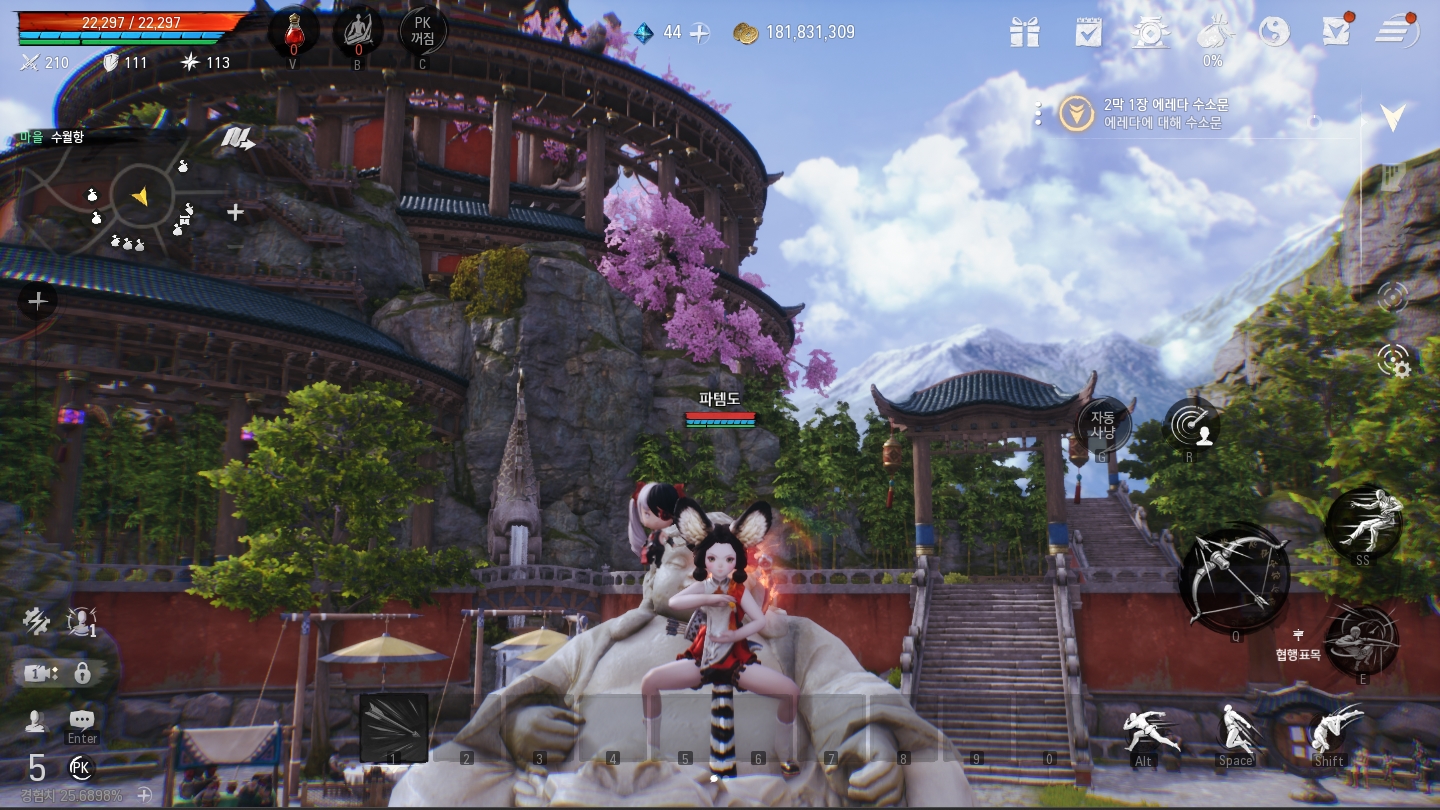Screen dimensions: 1440x810
Task: Activate the arrow volley hotbar skill
Action: click(393, 727)
